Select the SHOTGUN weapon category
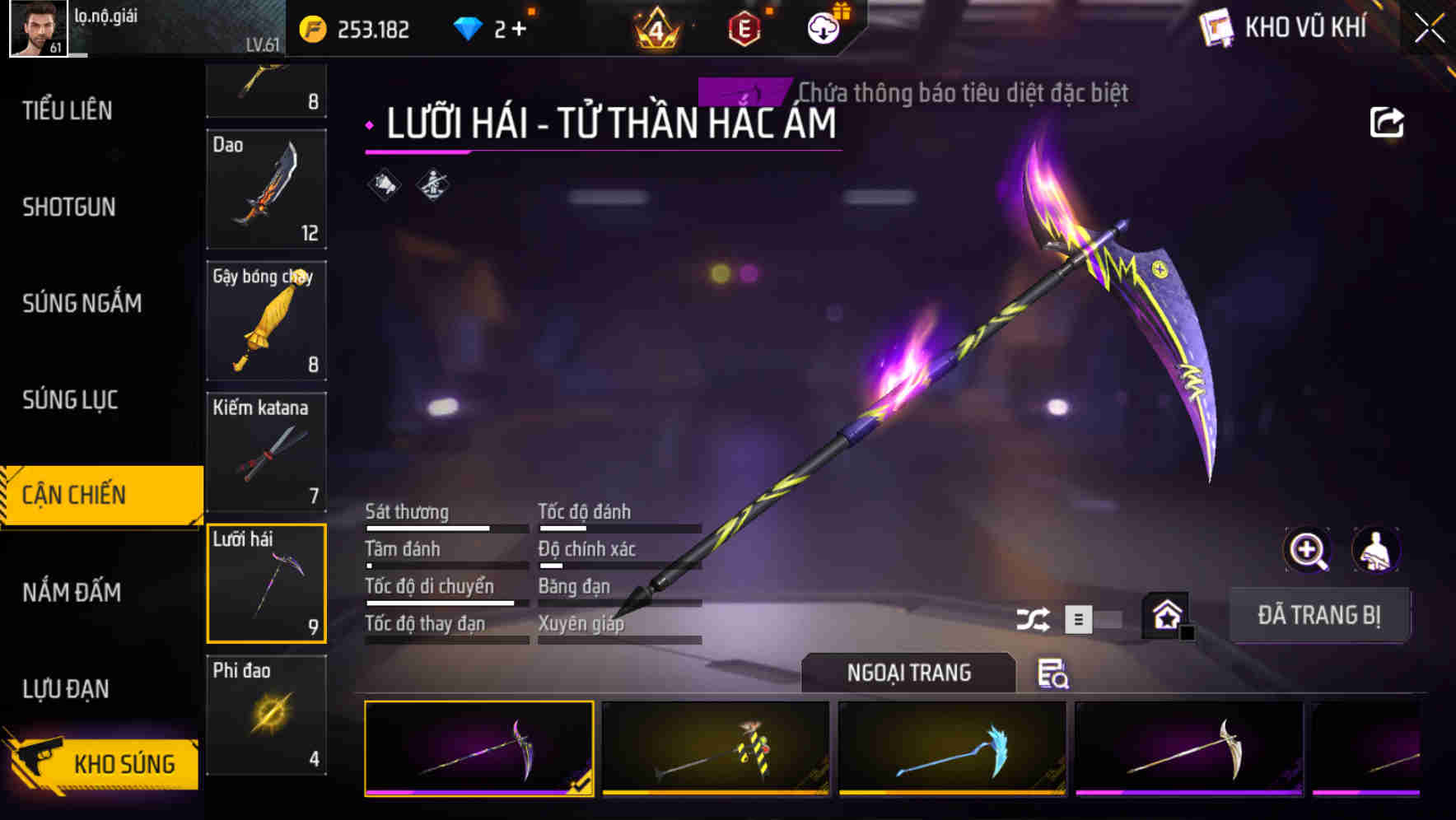 (x=70, y=207)
